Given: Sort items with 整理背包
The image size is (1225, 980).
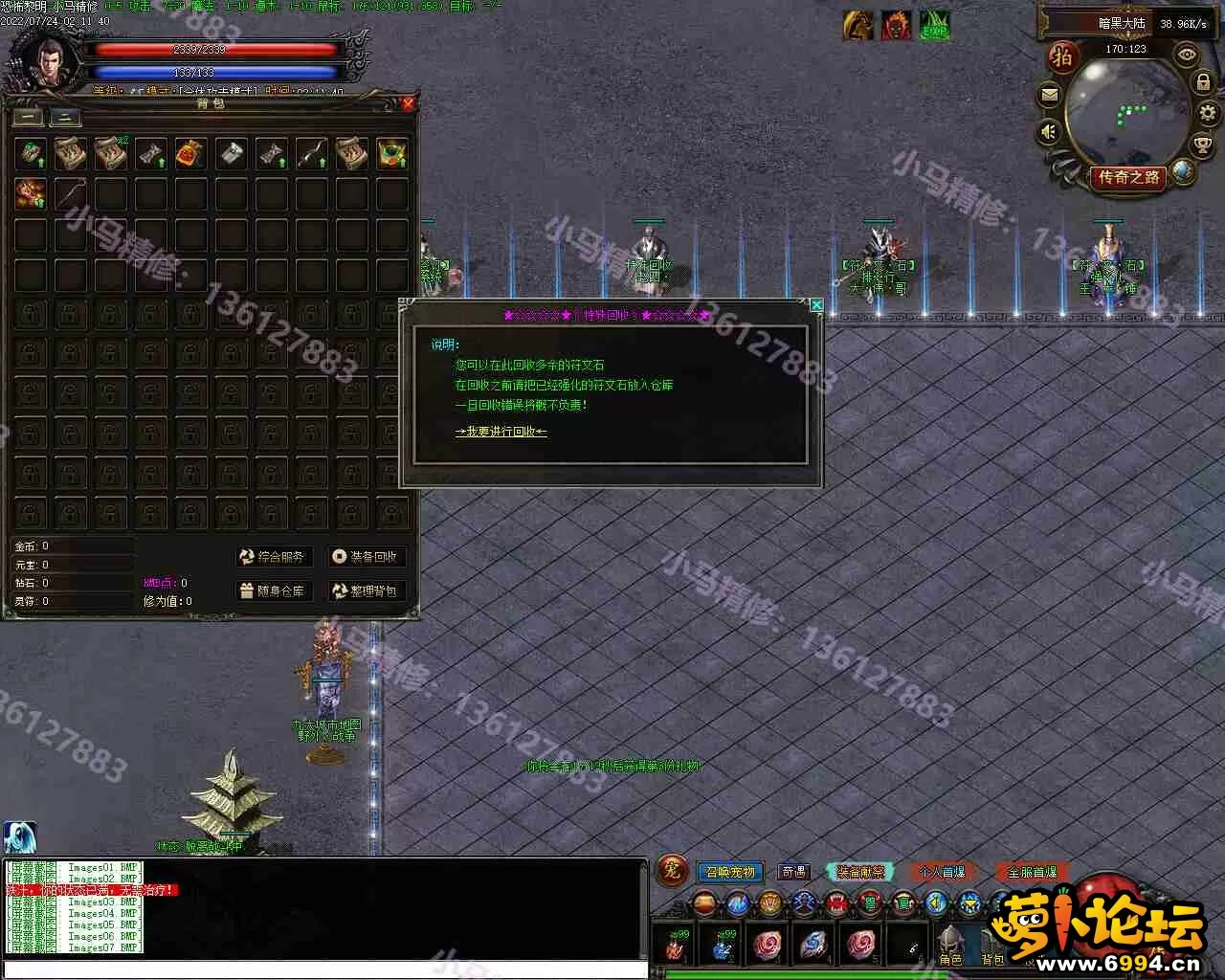Looking at the screenshot, I should (365, 590).
